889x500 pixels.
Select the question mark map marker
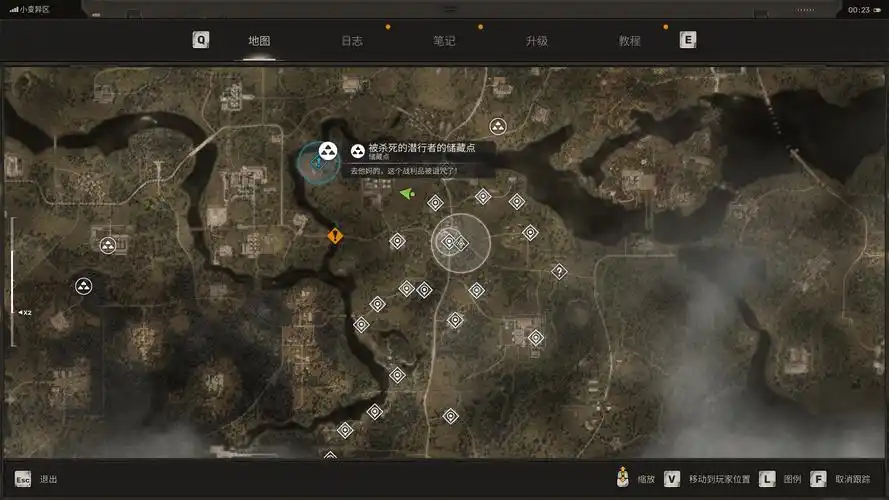click(x=559, y=271)
